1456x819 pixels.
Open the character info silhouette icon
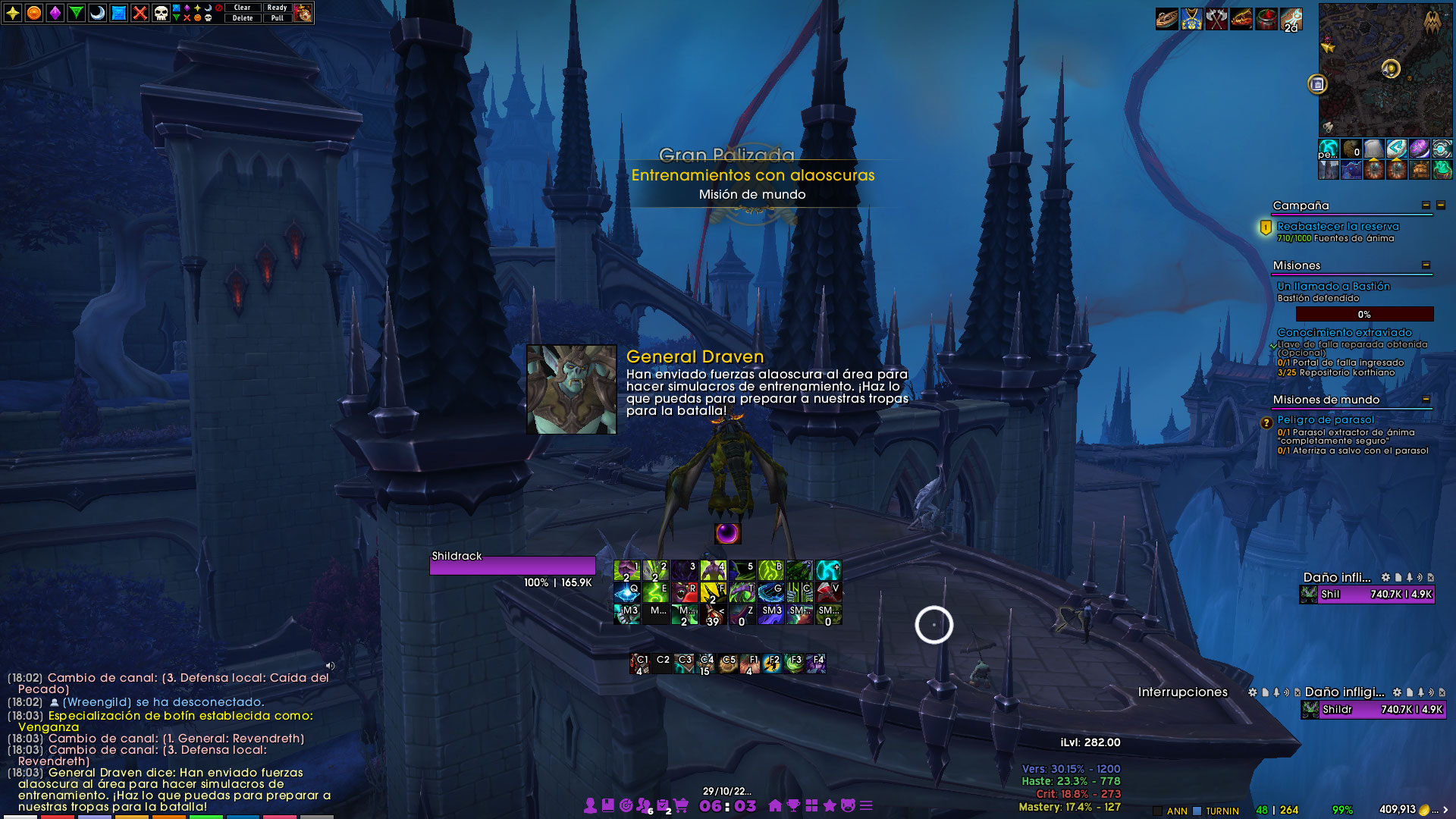[x=590, y=805]
